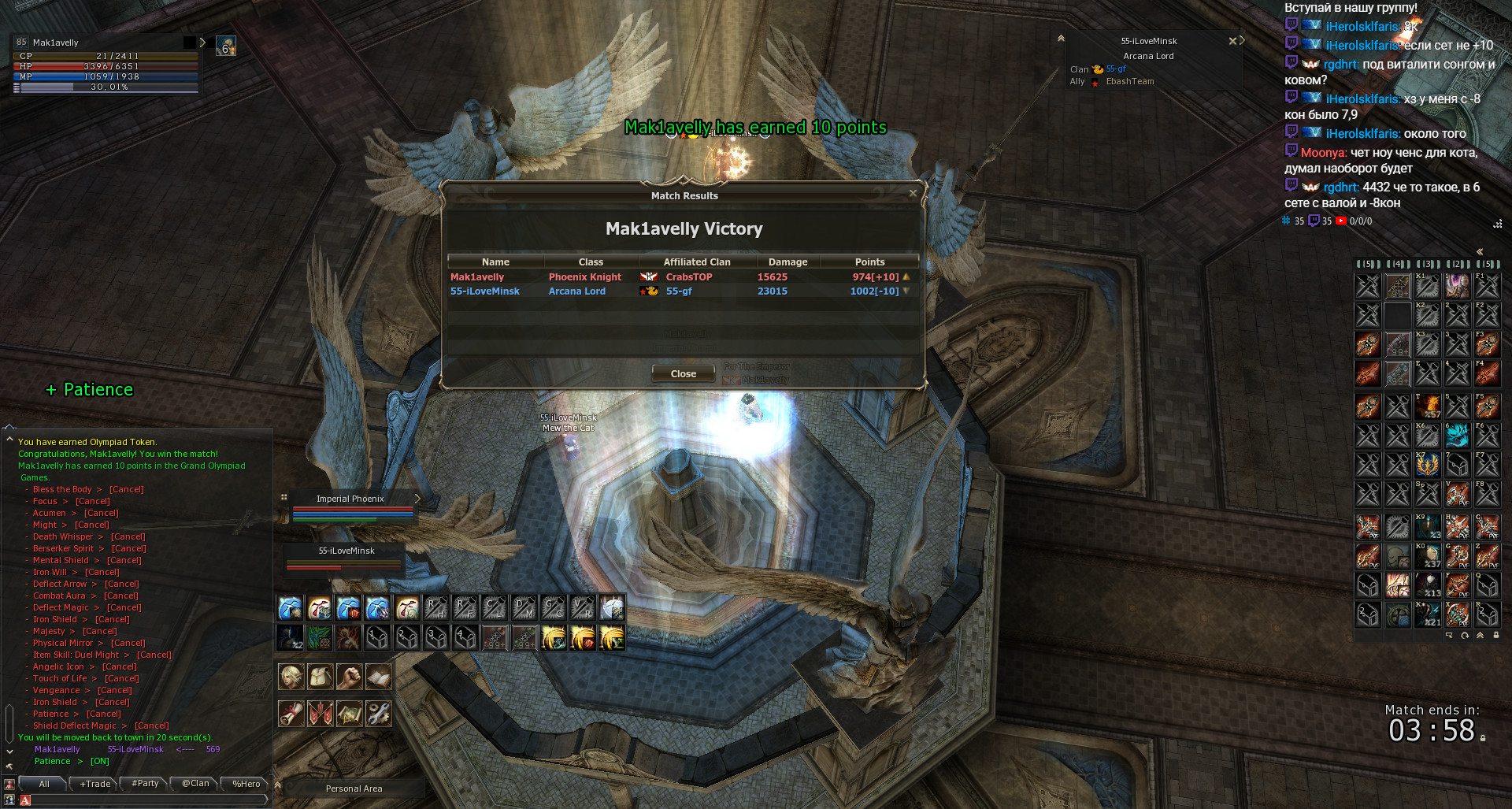Open the inventory backpack icon

[x=320, y=677]
